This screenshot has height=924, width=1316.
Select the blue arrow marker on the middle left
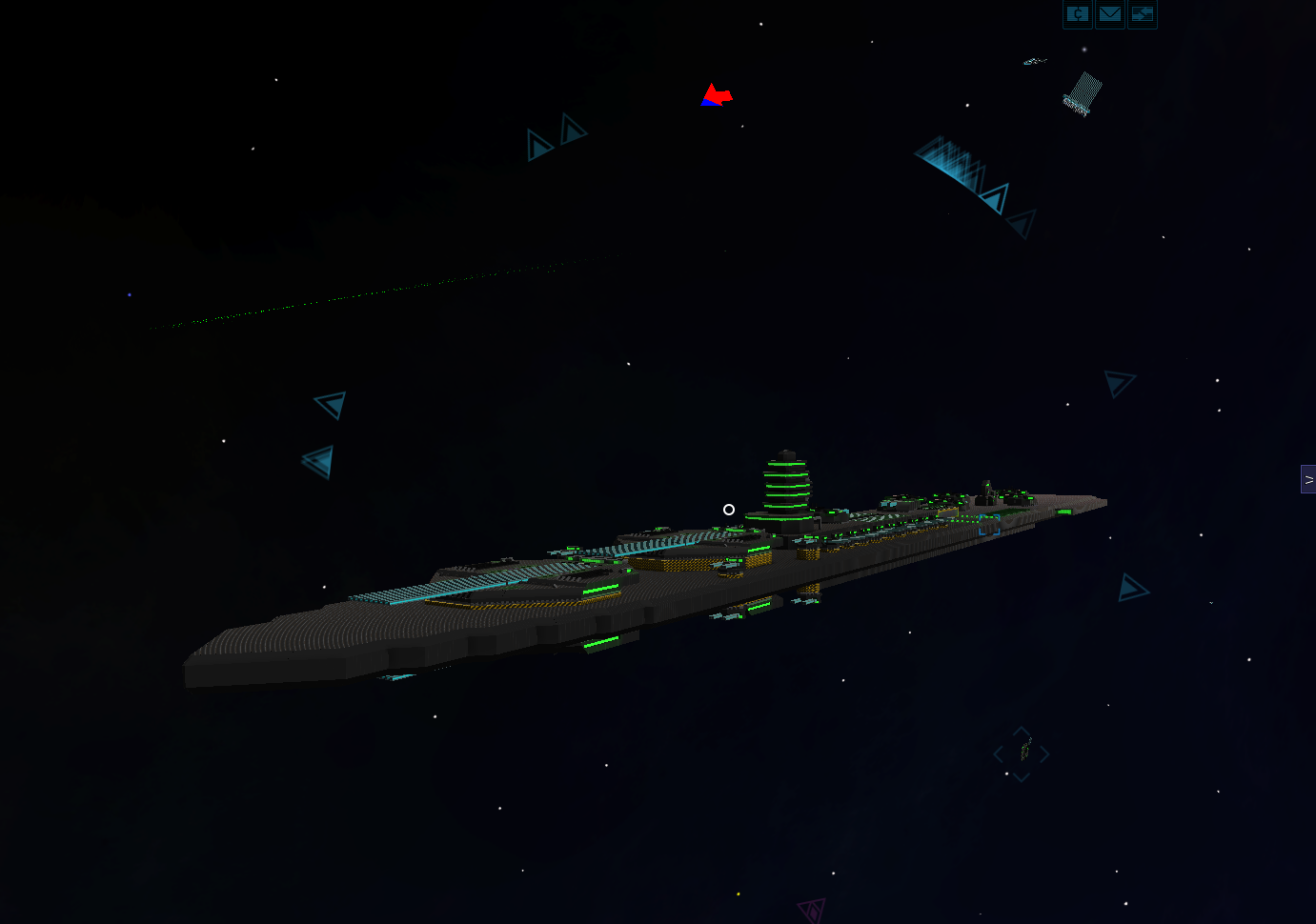(328, 405)
